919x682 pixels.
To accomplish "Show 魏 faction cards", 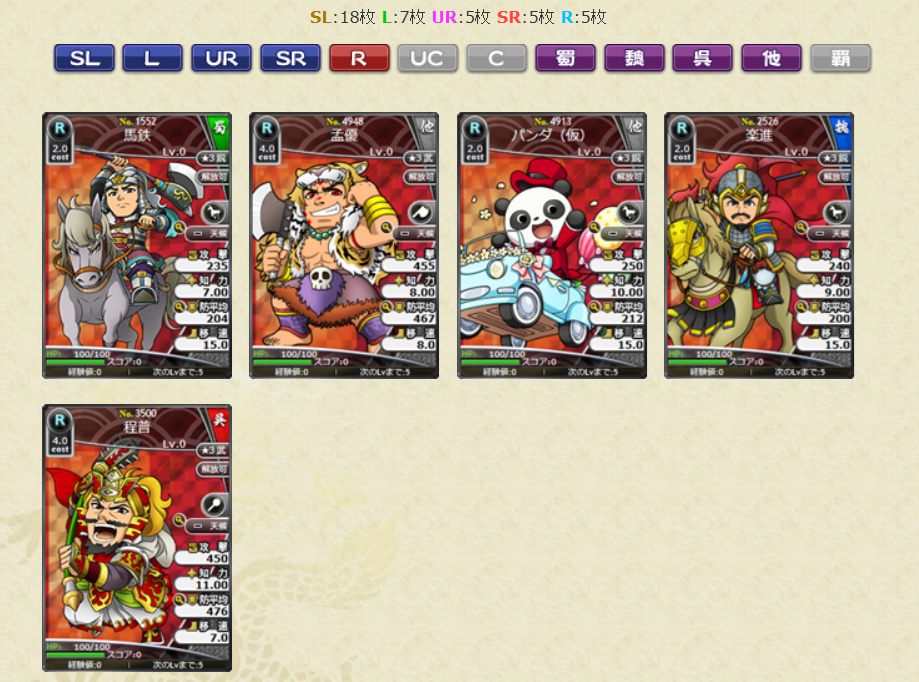I will coord(634,58).
